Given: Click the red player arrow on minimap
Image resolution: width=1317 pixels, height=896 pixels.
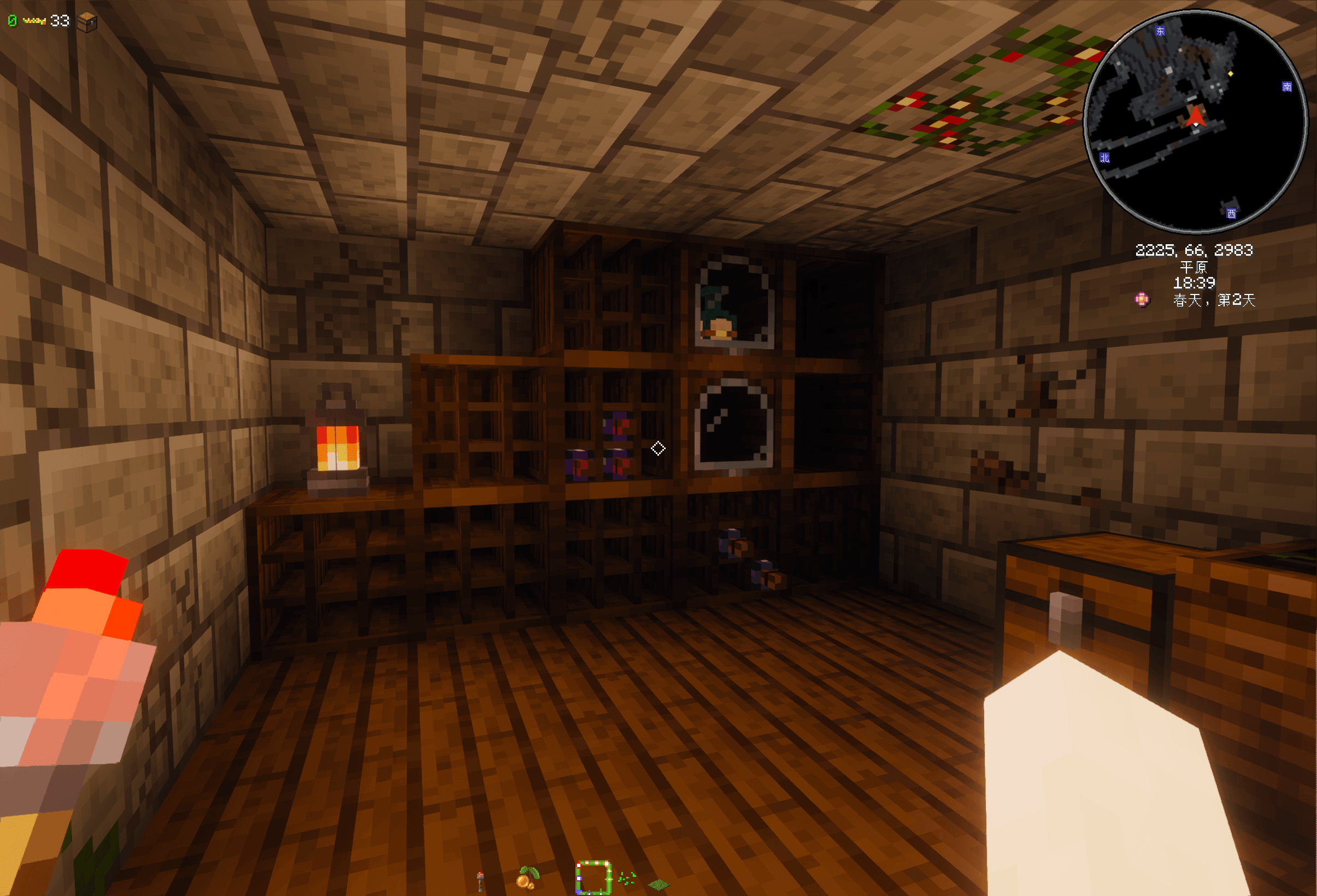Looking at the screenshot, I should pos(1196,116).
